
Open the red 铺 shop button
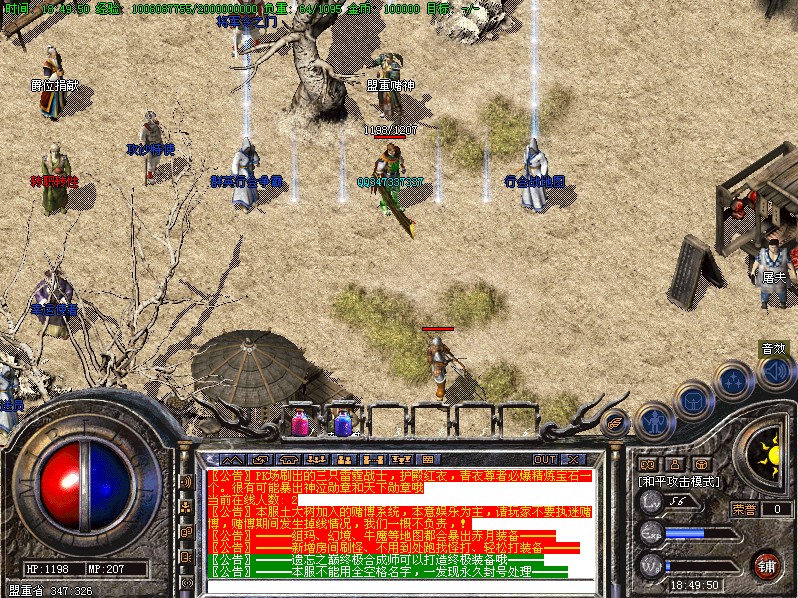[x=766, y=563]
